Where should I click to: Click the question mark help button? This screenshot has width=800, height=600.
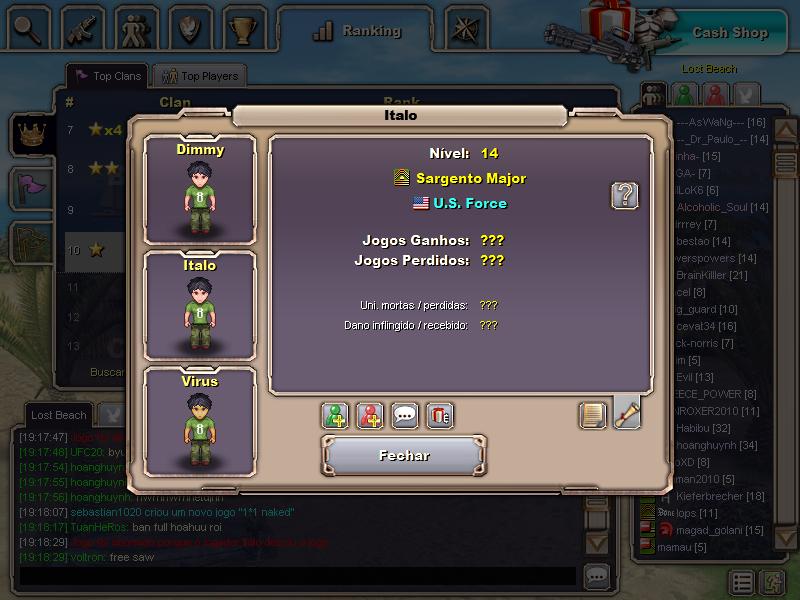[624, 195]
